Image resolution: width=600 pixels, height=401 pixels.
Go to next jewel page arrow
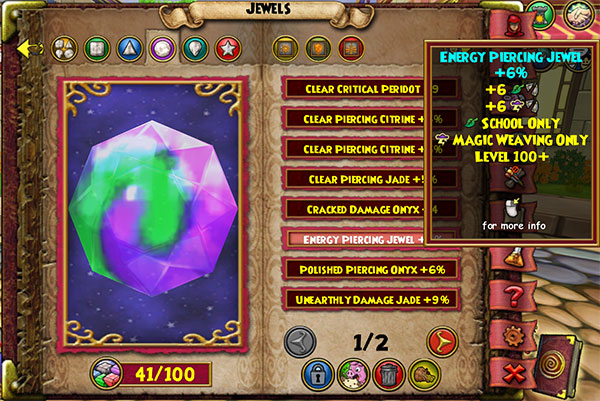pos(441,342)
